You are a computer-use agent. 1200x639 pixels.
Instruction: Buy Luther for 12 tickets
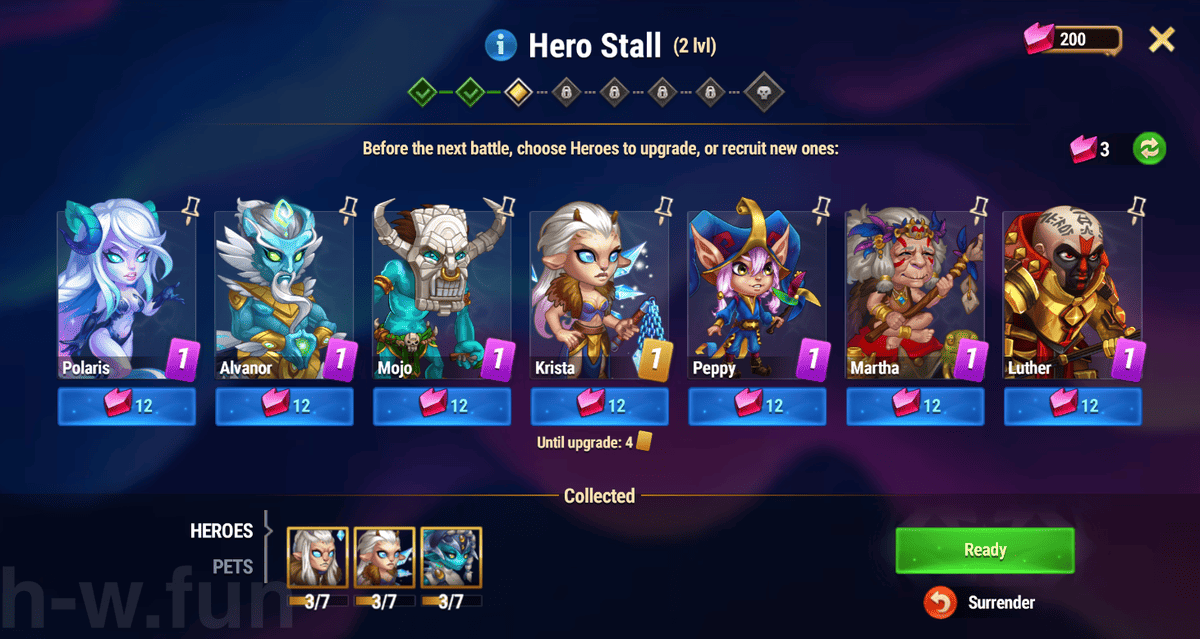pos(1072,406)
